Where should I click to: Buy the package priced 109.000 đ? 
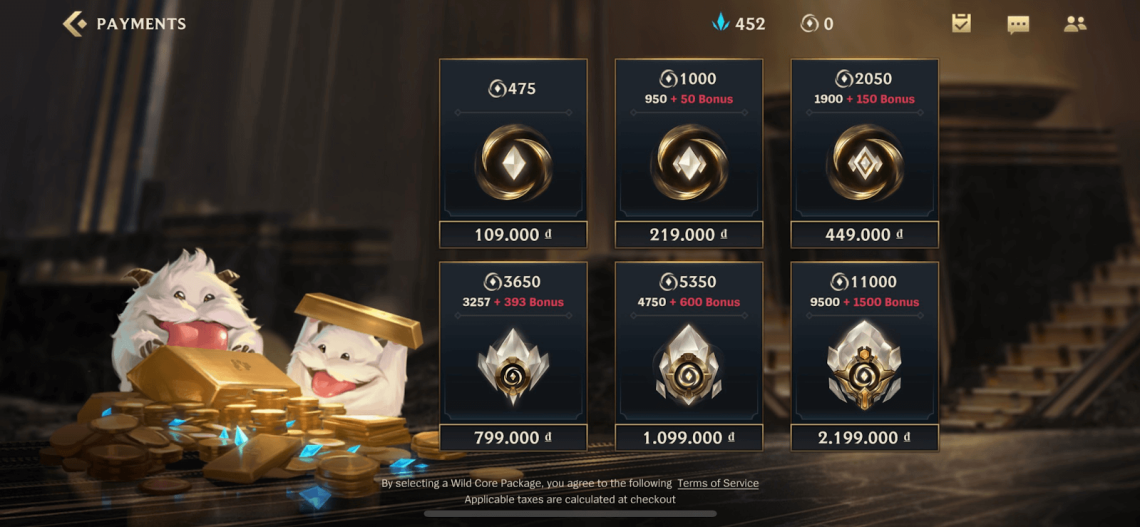point(513,235)
